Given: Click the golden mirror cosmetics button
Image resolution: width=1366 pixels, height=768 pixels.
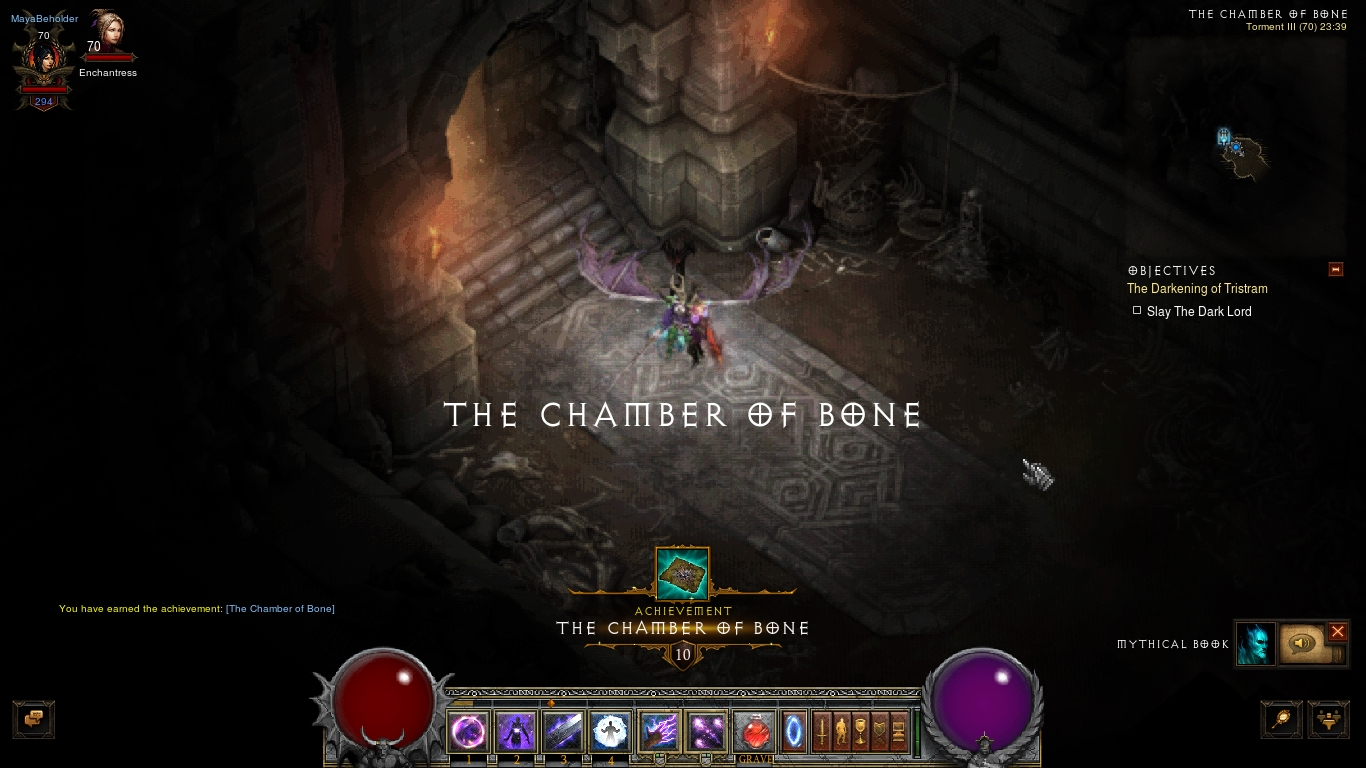Looking at the screenshot, I should tap(1282, 719).
